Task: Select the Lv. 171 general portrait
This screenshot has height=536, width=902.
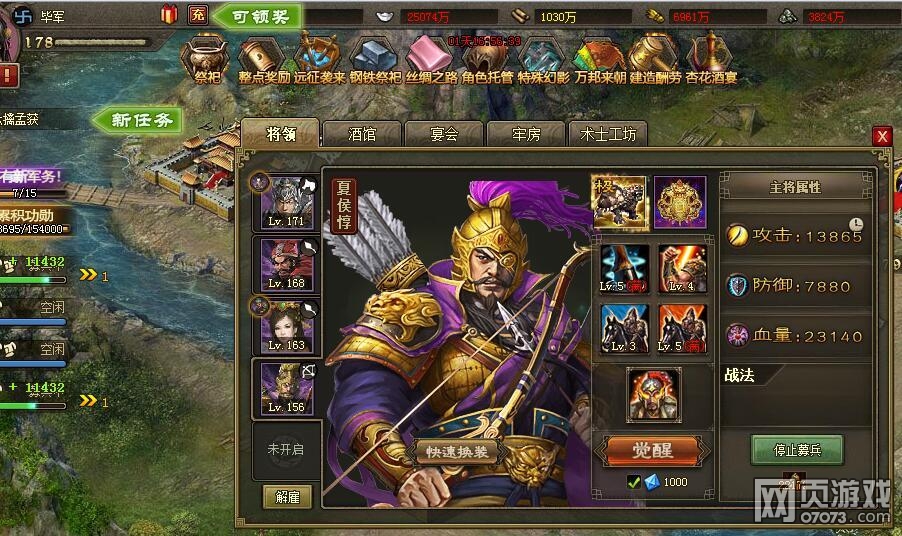Action: tap(286, 203)
